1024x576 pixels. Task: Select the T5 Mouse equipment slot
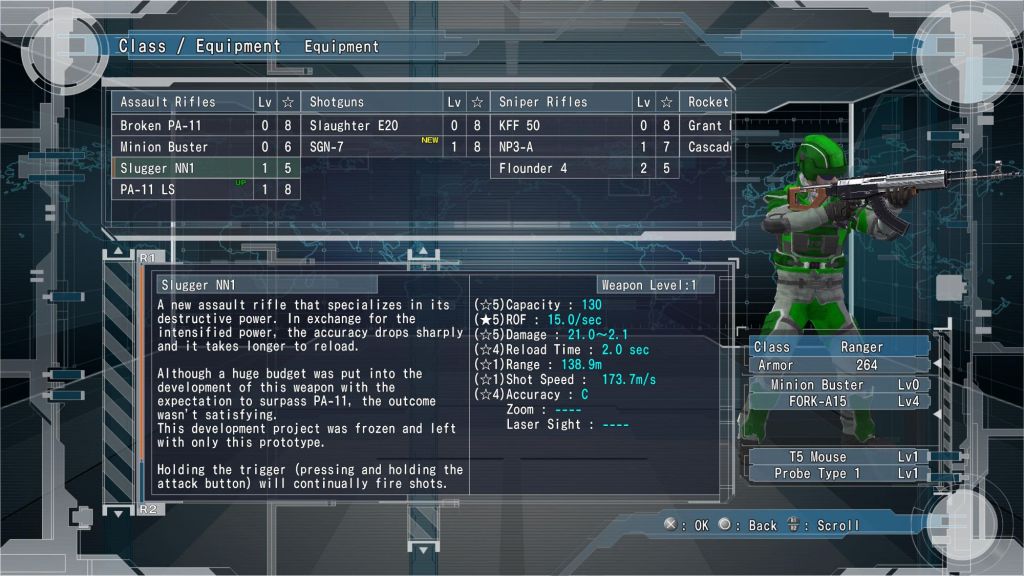coord(839,457)
